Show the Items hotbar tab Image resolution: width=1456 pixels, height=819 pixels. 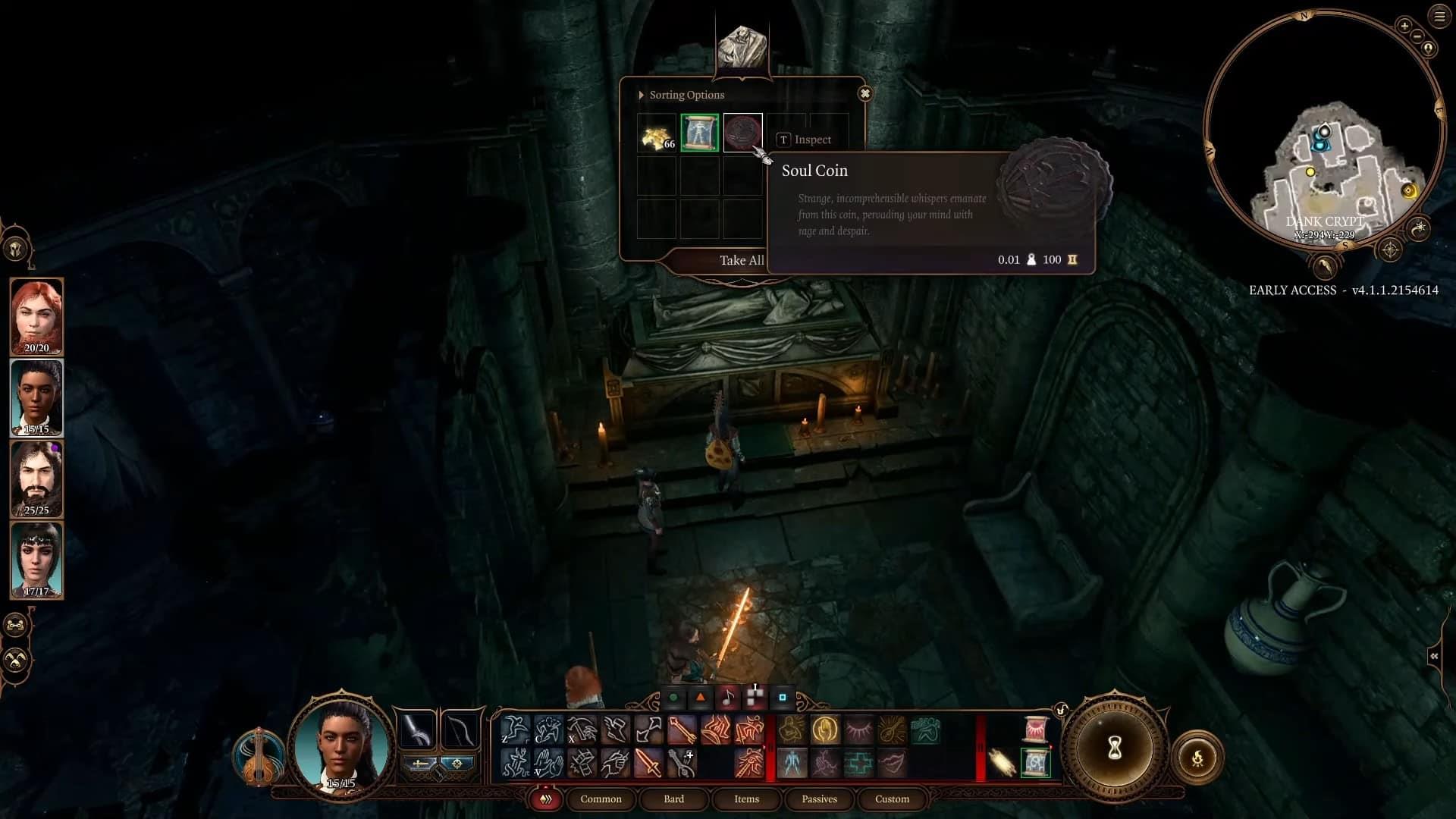746,799
